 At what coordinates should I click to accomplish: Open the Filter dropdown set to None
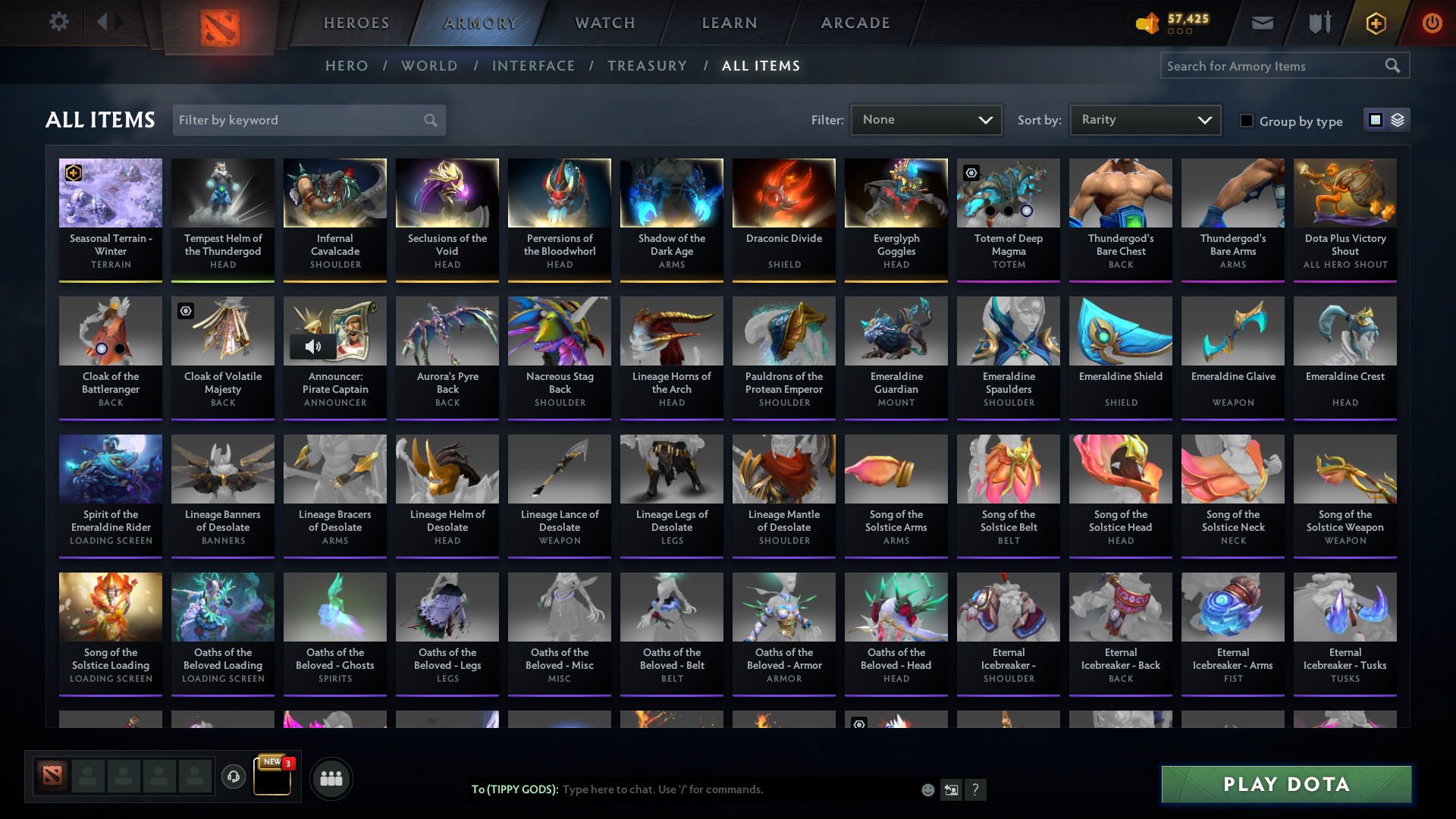[925, 119]
